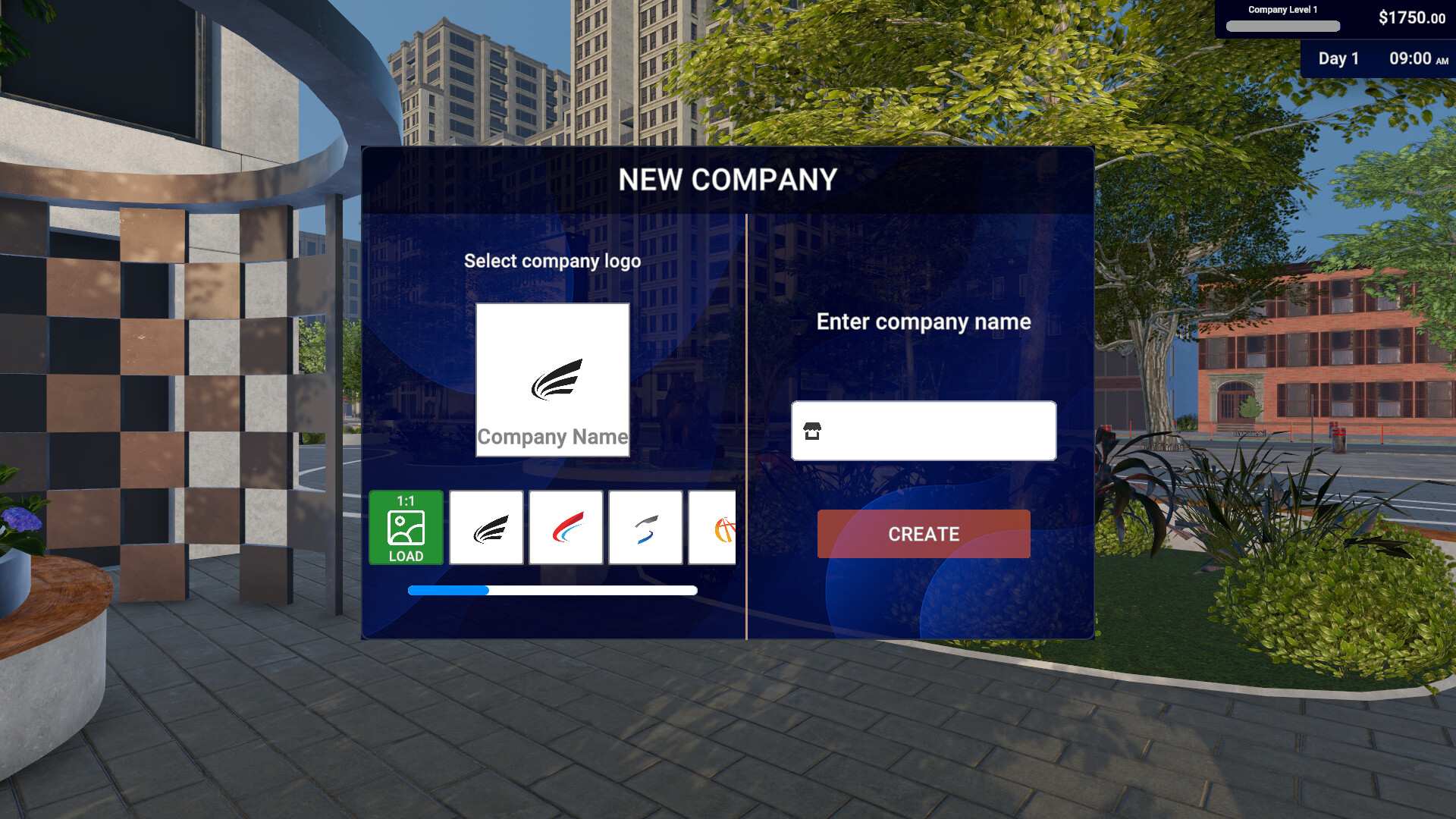This screenshot has width=1456, height=819.
Task: Click the Day 1 indicator
Action: pyautogui.click(x=1339, y=58)
